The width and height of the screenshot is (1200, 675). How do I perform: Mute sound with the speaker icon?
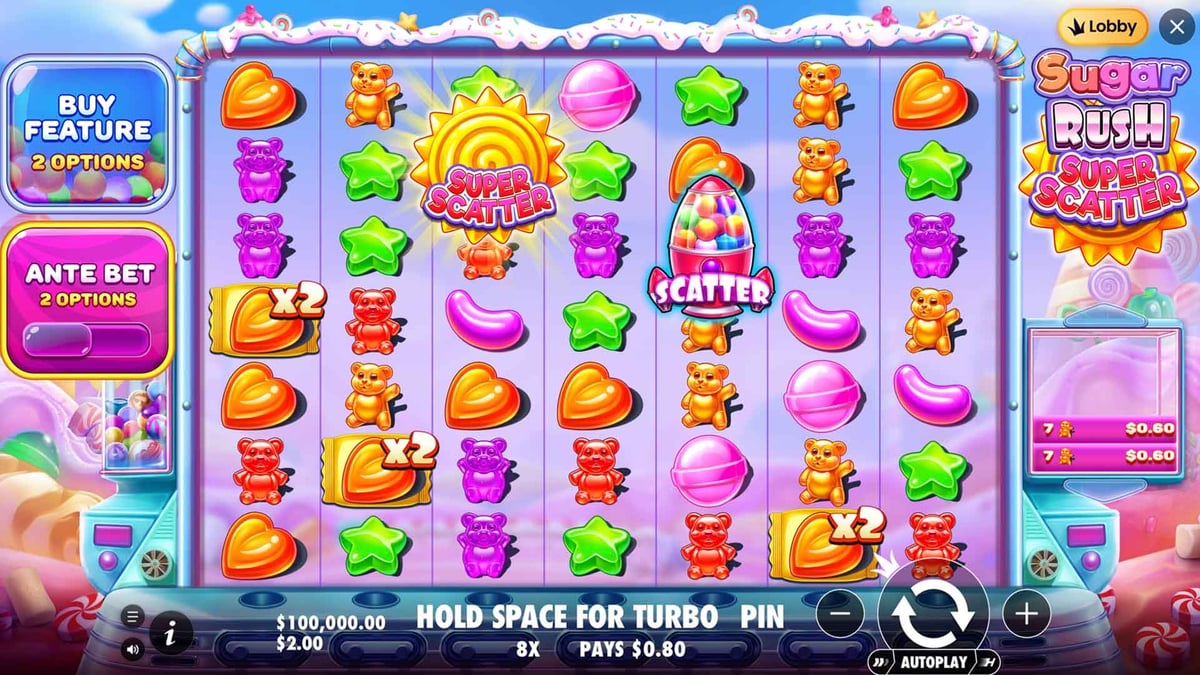pos(133,649)
